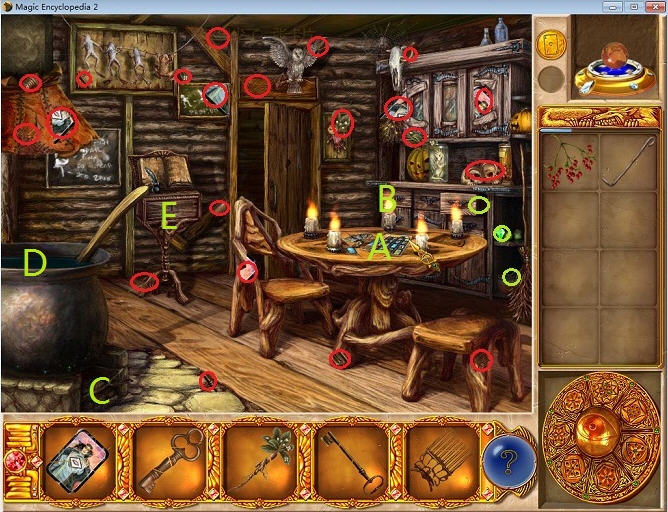Image resolution: width=668 pixels, height=512 pixels.
Task: Choose the hair comb item slot
Action: pyautogui.click(x=438, y=461)
